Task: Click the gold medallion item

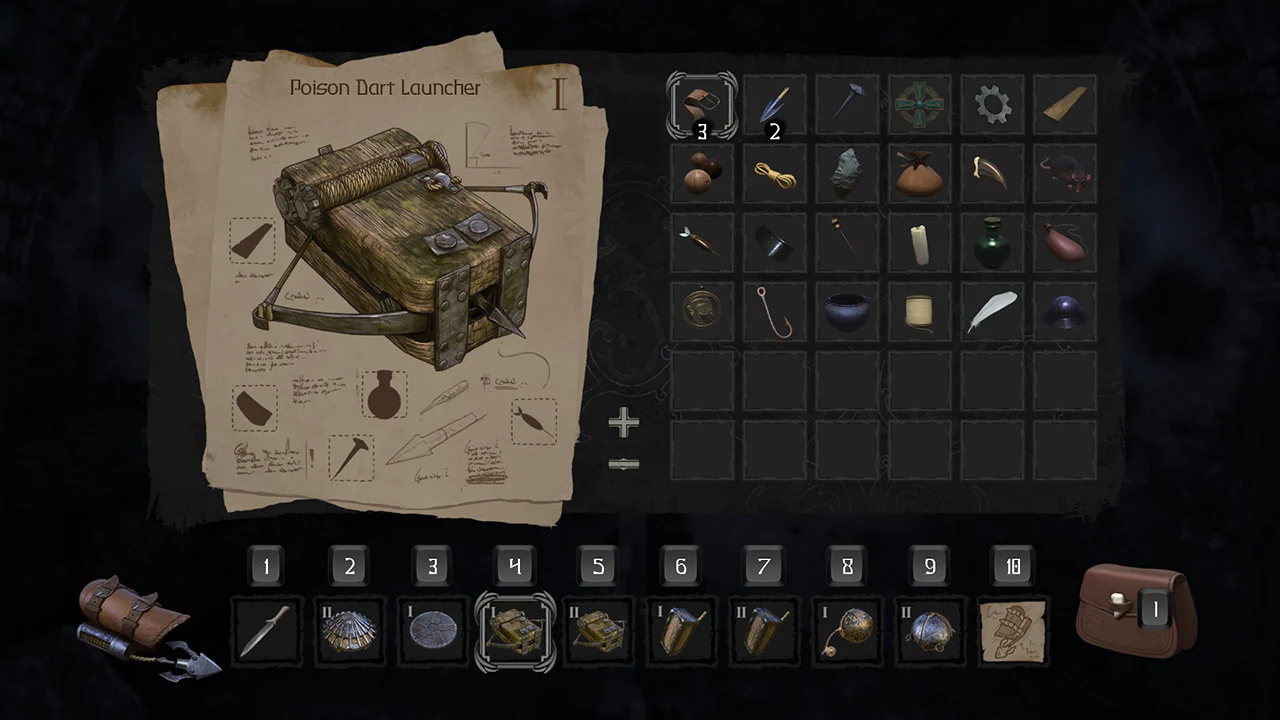Action: pos(701,312)
